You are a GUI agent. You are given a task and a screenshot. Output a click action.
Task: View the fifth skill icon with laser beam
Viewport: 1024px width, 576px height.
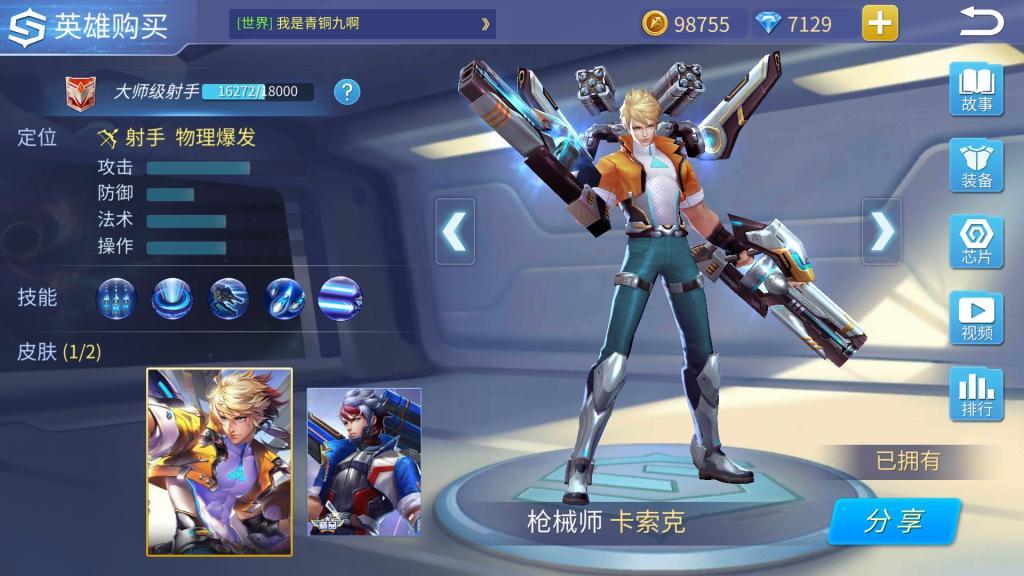click(339, 298)
